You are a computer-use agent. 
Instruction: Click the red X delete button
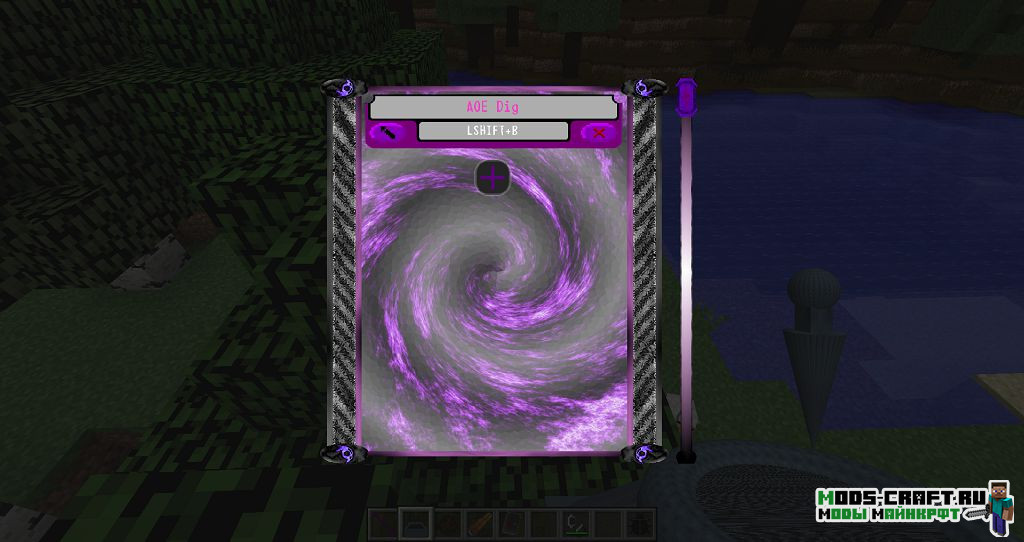(x=599, y=132)
